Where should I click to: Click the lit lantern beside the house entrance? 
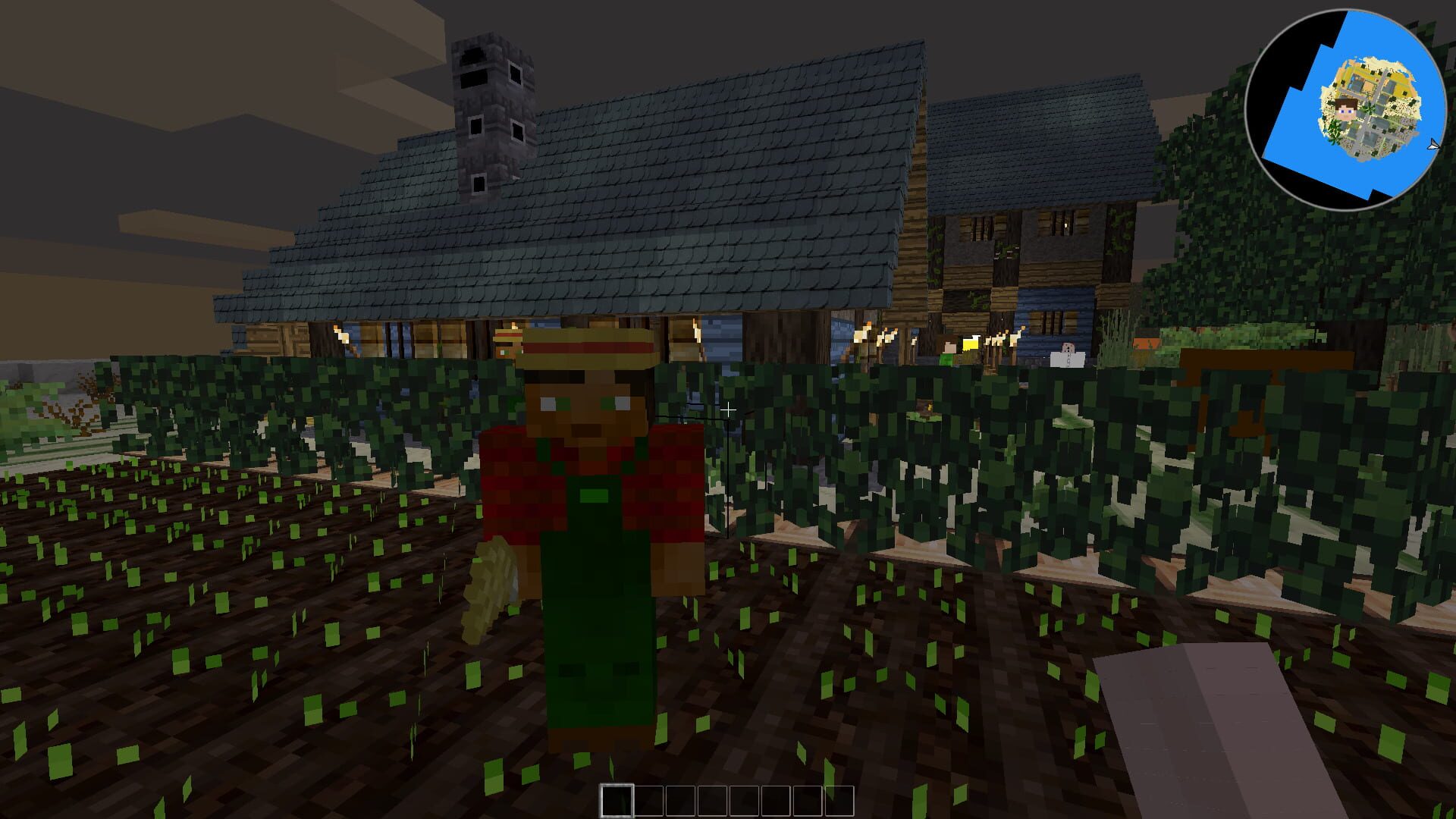click(970, 343)
